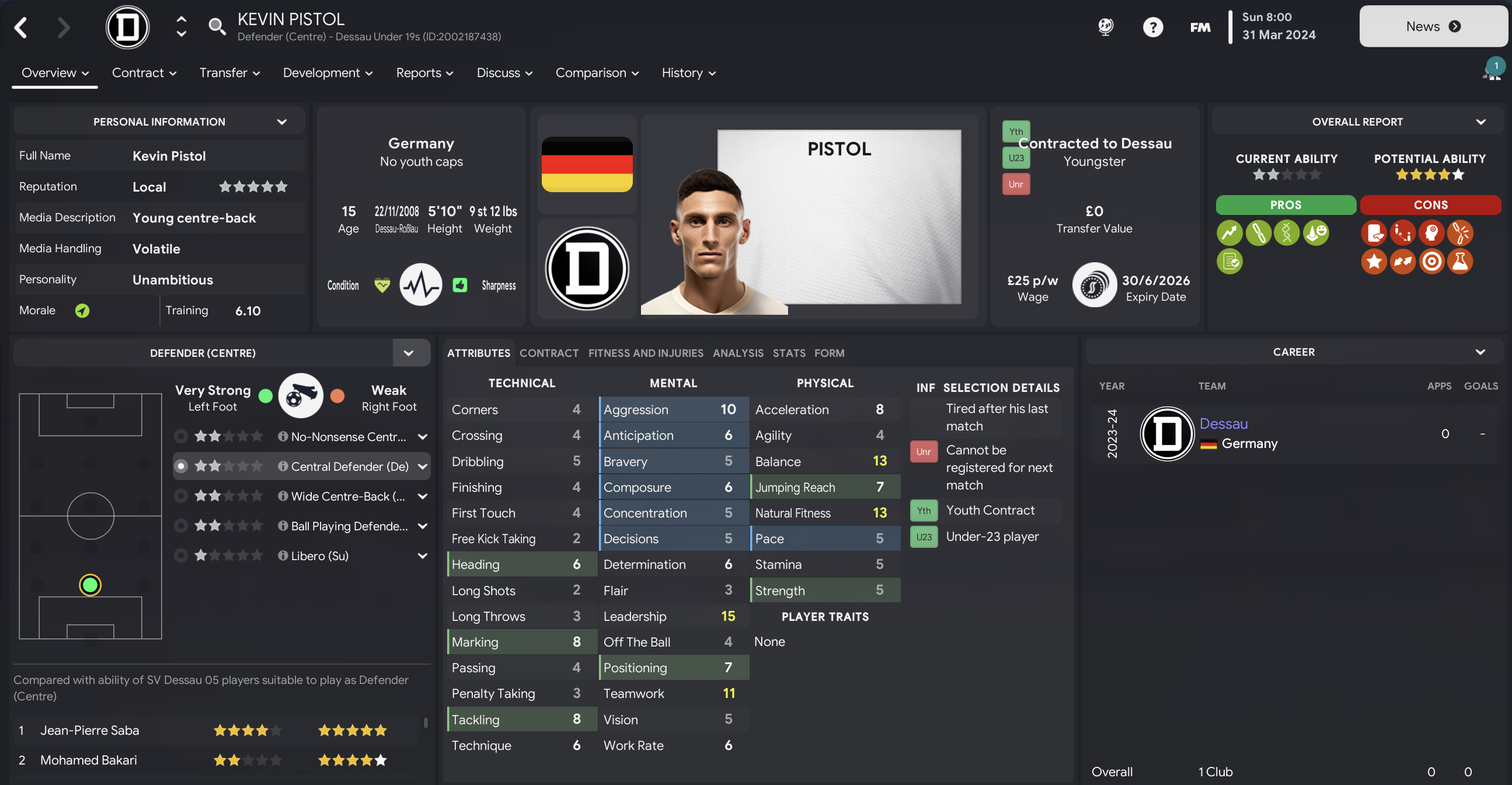Switch to the Analysis tab
The image size is (1512, 785).
click(x=738, y=353)
